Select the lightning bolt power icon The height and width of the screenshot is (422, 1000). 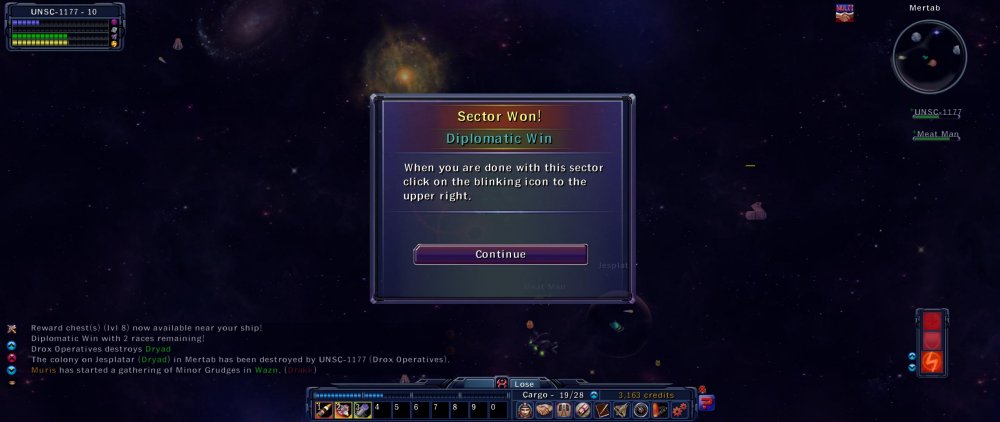click(x=932, y=360)
